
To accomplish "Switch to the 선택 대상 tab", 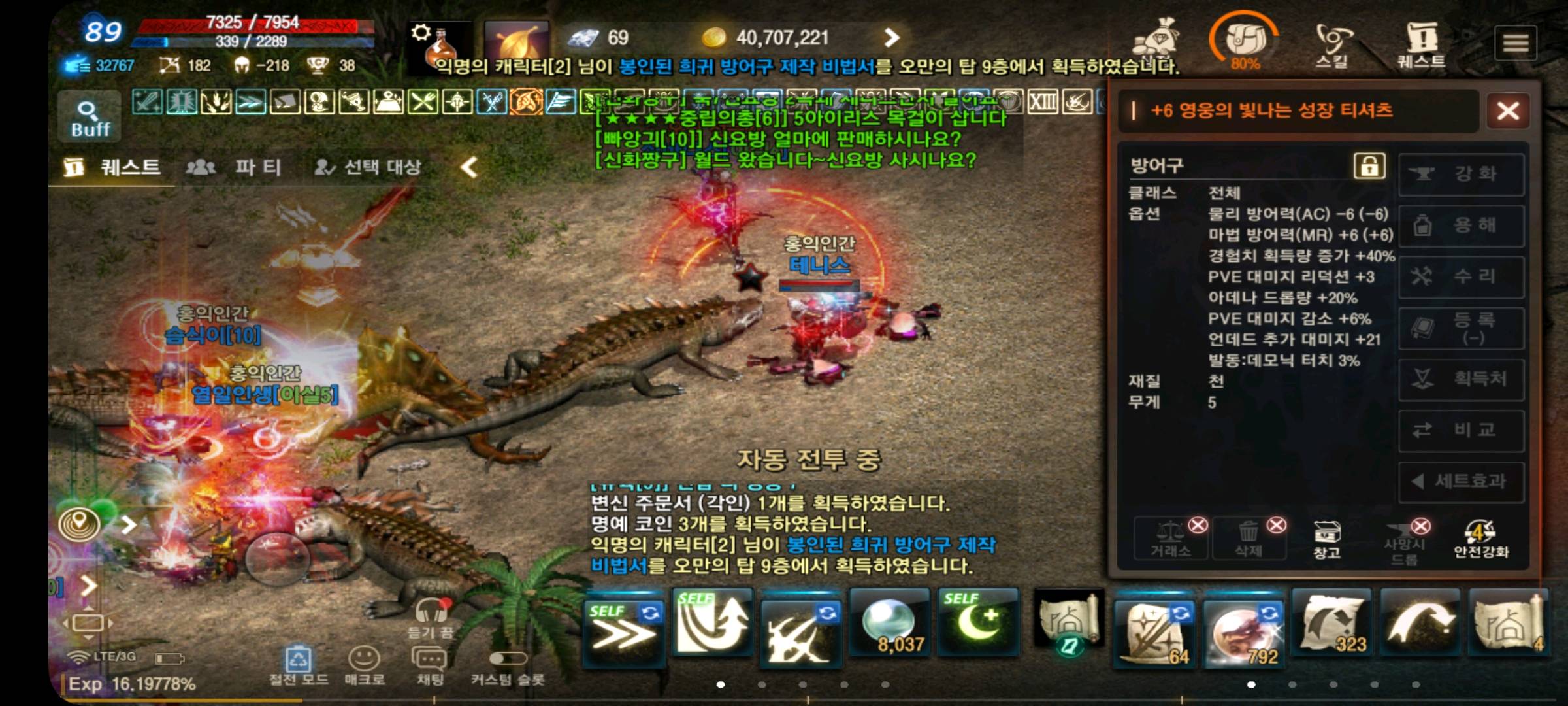I will (368, 167).
